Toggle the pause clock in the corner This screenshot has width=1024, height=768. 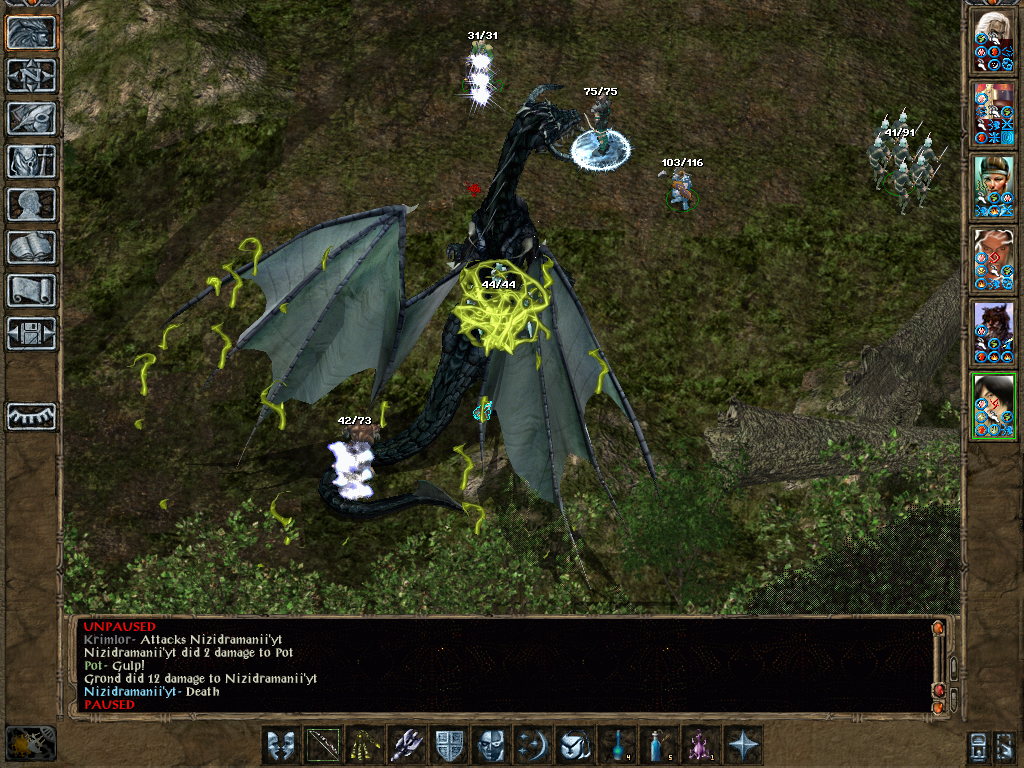[x=30, y=742]
